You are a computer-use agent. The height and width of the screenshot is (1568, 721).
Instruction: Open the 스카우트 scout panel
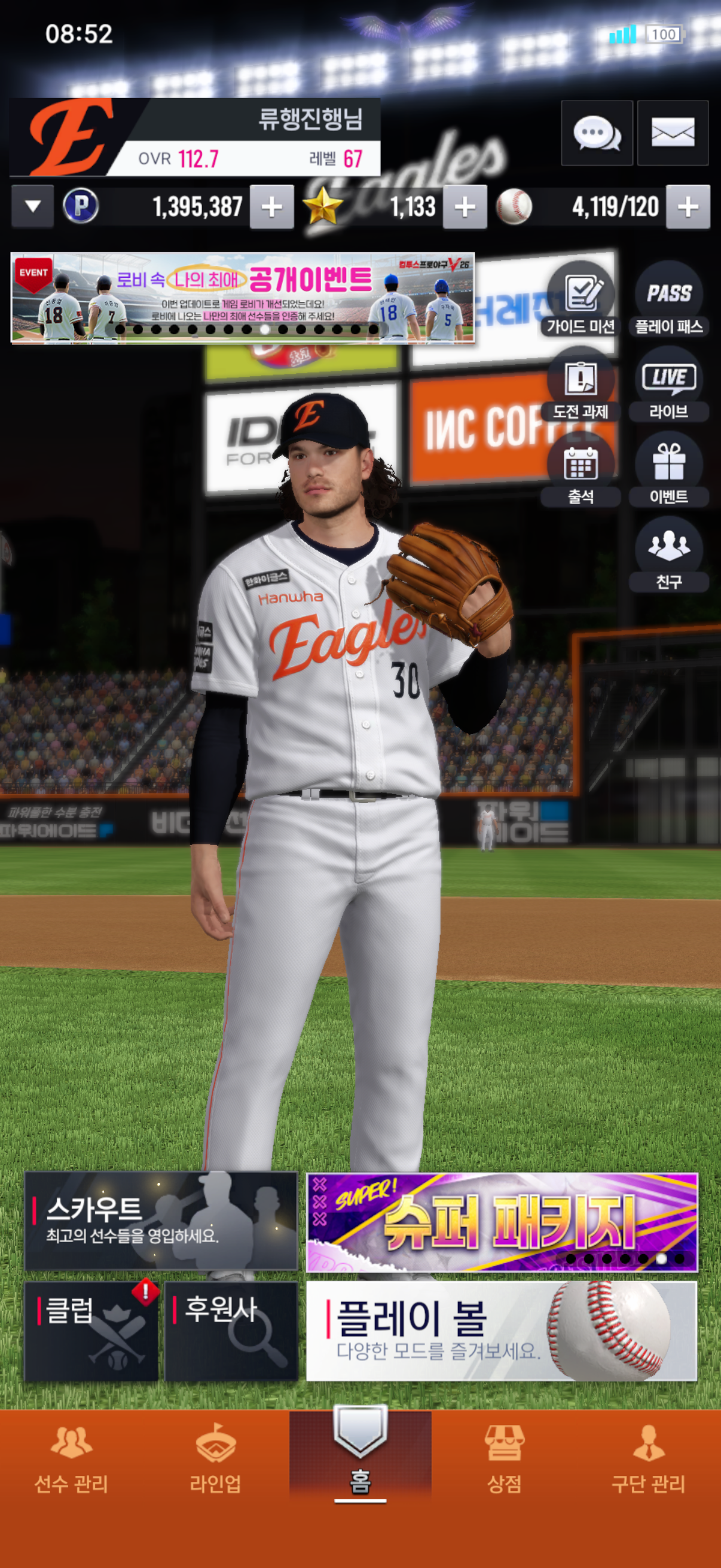pos(161,1221)
